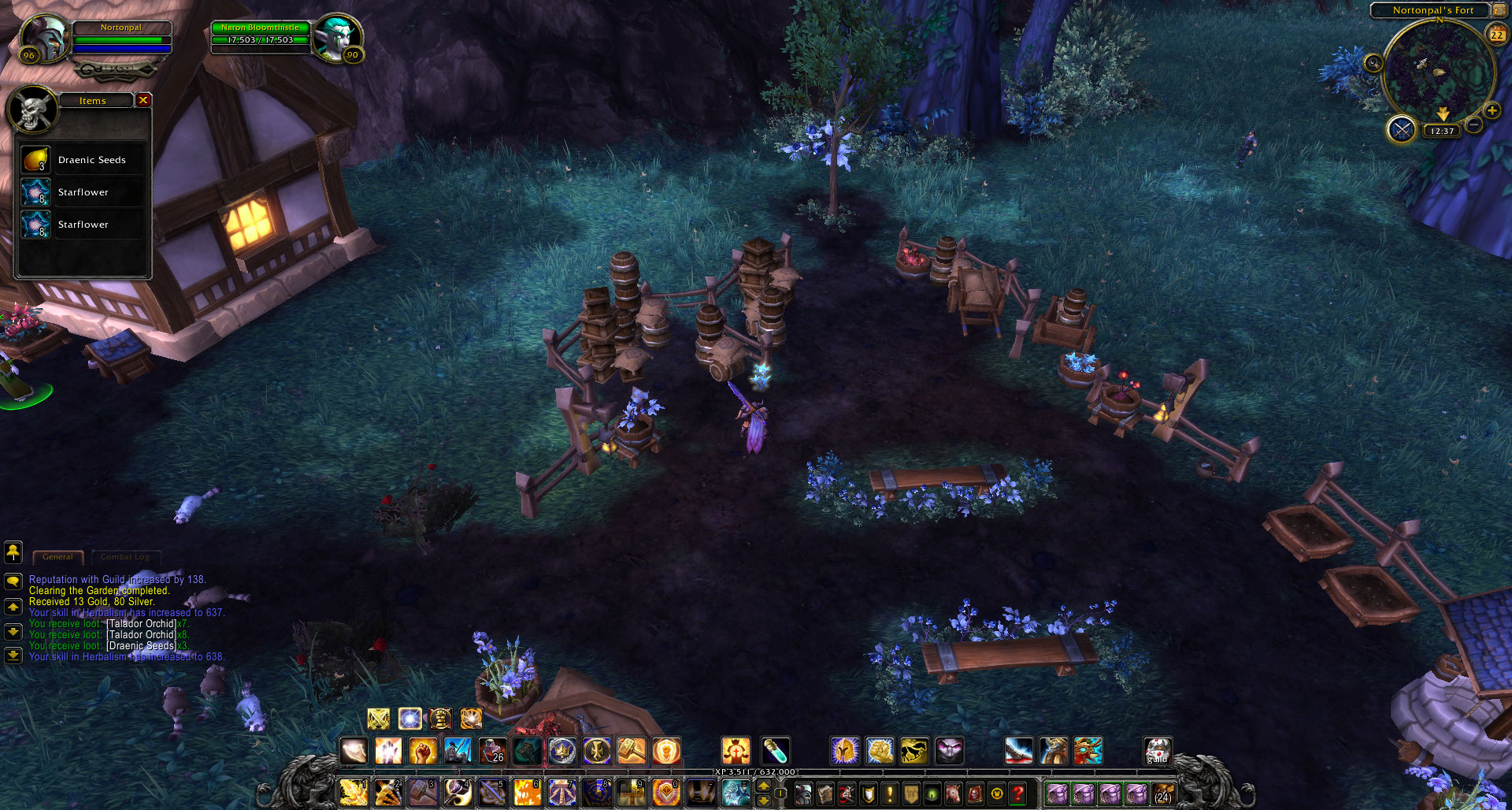Use the teal vial item slot
1512x810 pixels.
click(775, 751)
